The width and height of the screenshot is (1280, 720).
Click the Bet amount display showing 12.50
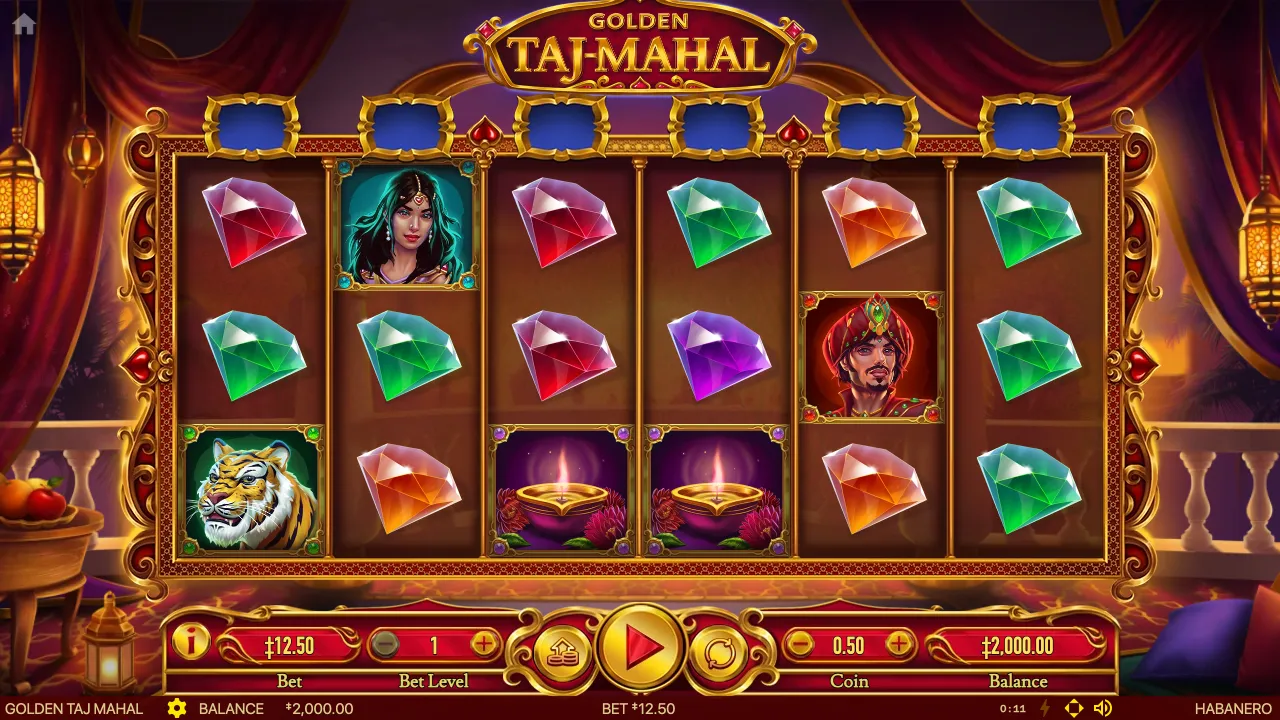[x=291, y=646]
